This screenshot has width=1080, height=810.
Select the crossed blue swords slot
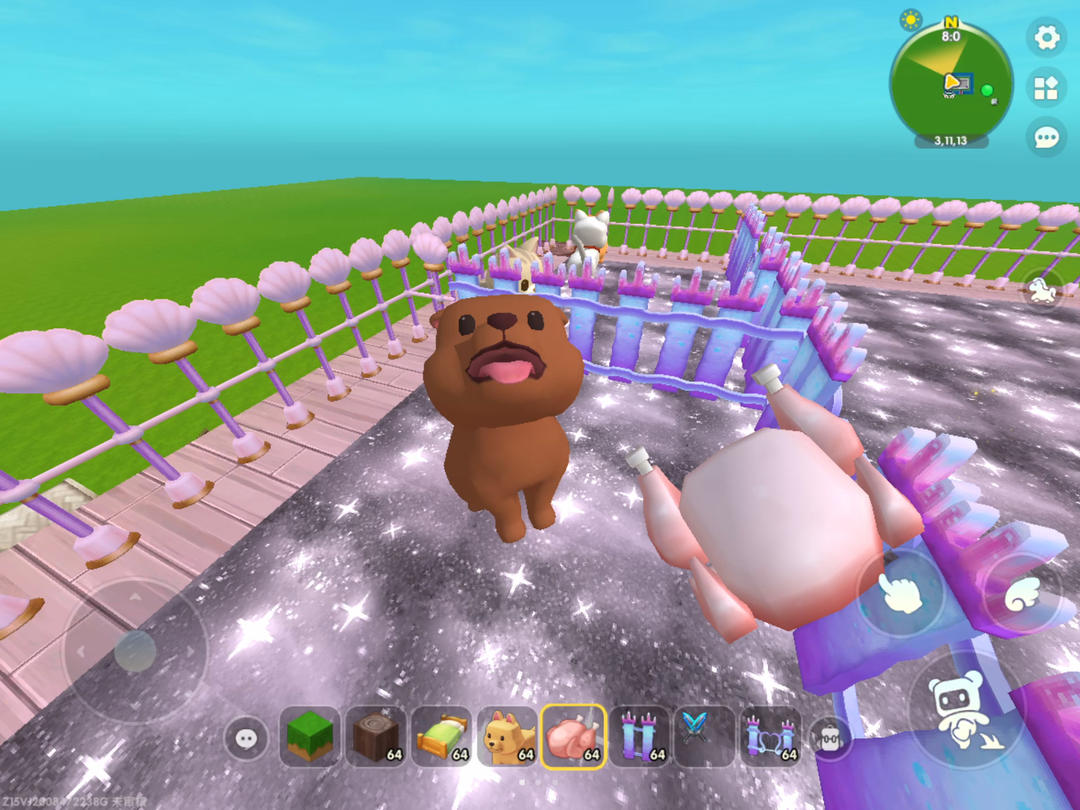pyautogui.click(x=705, y=738)
